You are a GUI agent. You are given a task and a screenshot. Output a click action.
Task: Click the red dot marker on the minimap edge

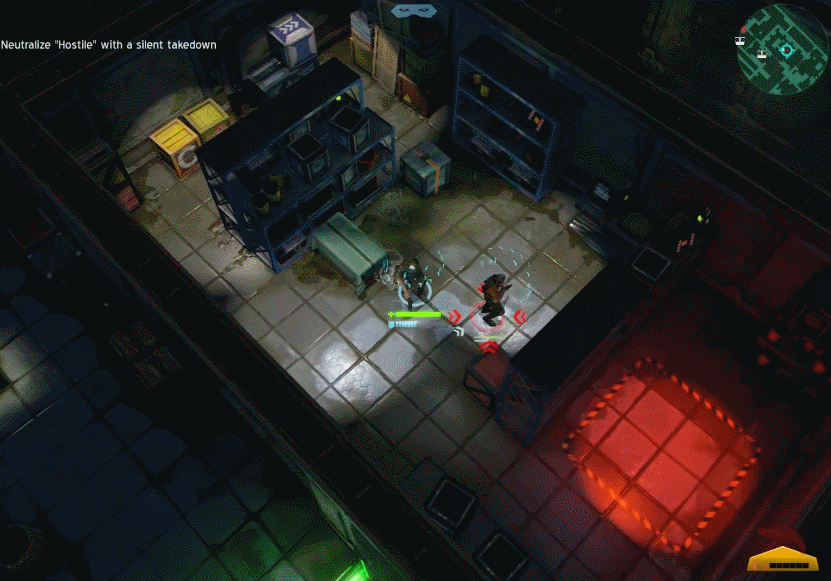click(x=743, y=30)
